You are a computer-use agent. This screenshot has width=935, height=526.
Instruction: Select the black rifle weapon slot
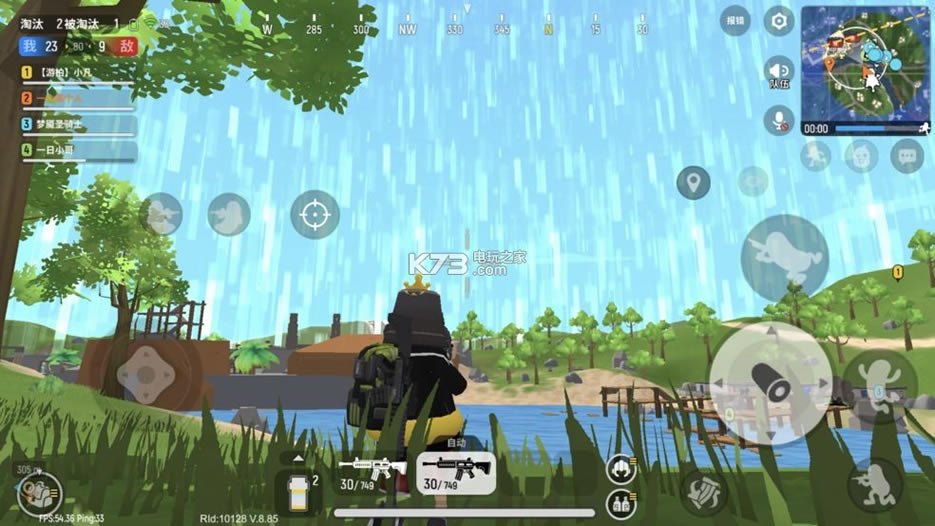point(457,472)
